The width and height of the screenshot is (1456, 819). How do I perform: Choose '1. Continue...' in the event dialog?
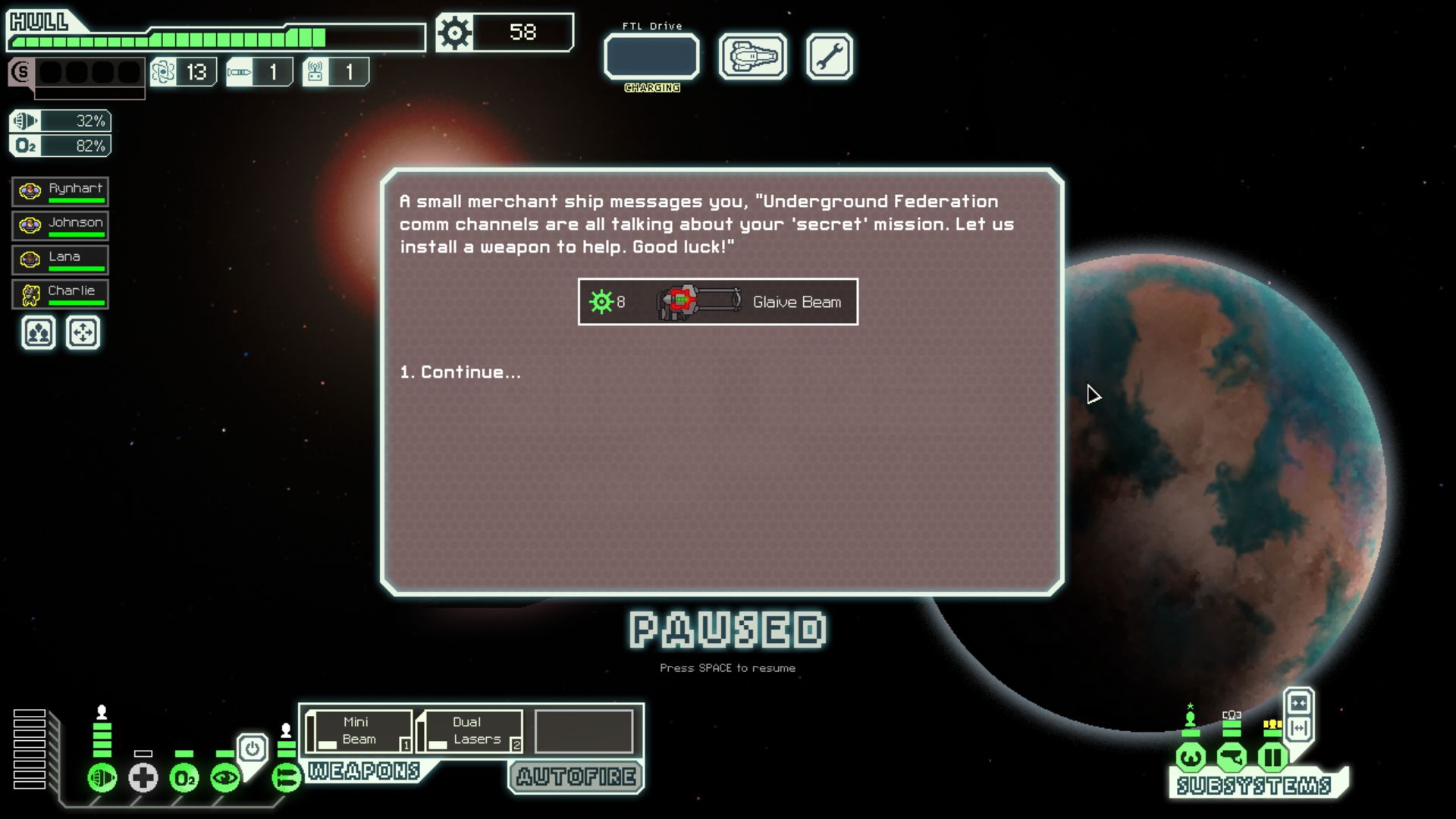459,372
